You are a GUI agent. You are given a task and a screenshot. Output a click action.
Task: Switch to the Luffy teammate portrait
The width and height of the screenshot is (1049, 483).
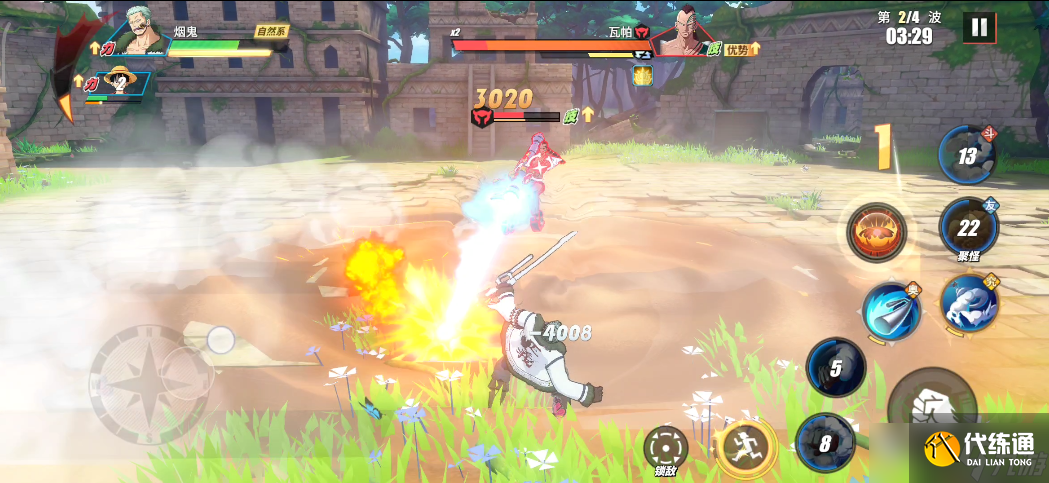(x=121, y=83)
